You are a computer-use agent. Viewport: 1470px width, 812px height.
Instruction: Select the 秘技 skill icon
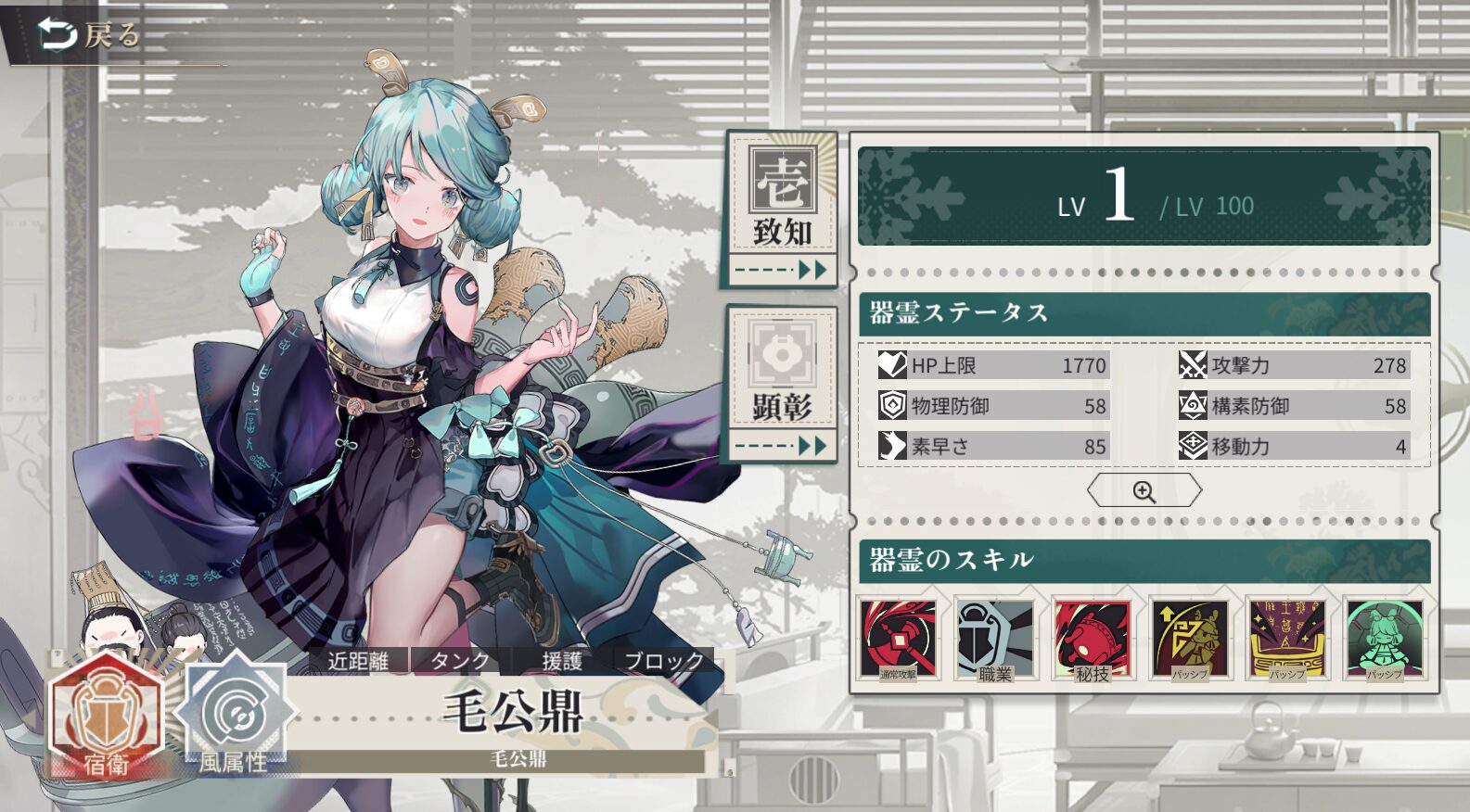point(1092,639)
